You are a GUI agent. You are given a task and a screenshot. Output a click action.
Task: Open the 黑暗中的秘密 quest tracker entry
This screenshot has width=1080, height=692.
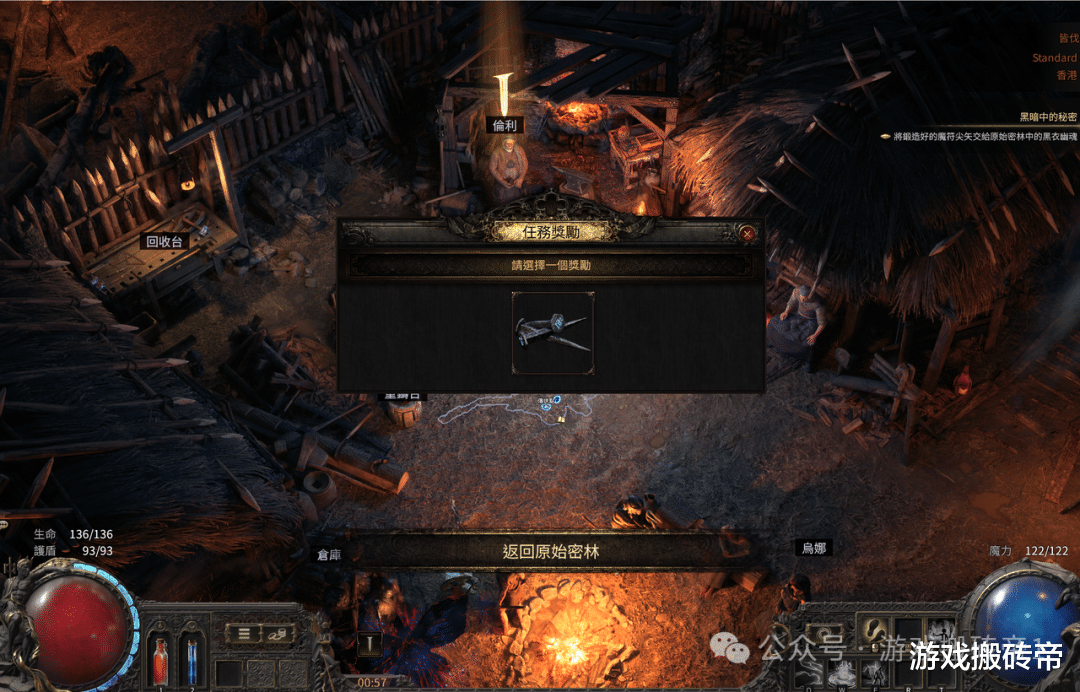(1047, 117)
